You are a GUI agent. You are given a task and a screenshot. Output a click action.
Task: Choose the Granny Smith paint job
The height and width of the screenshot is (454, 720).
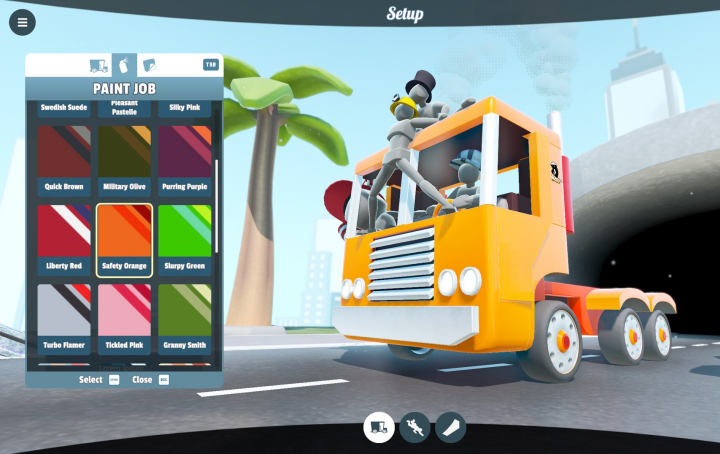point(184,318)
